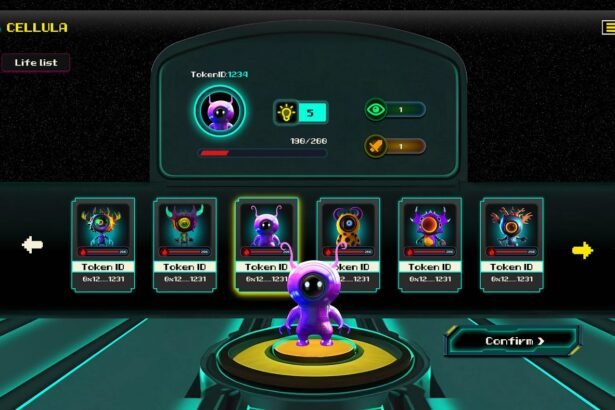615x410 pixels.
Task: Open the hamburger menu in the top corner
Action: click(x=609, y=28)
